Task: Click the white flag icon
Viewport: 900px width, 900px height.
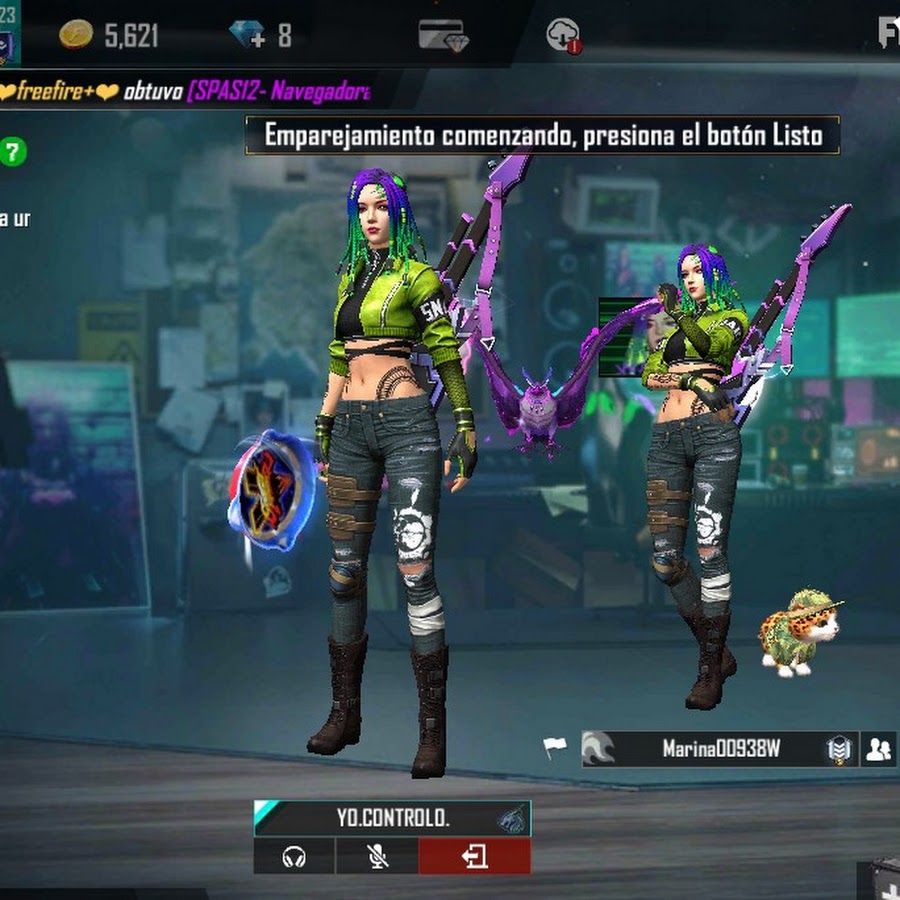Action: (555, 747)
